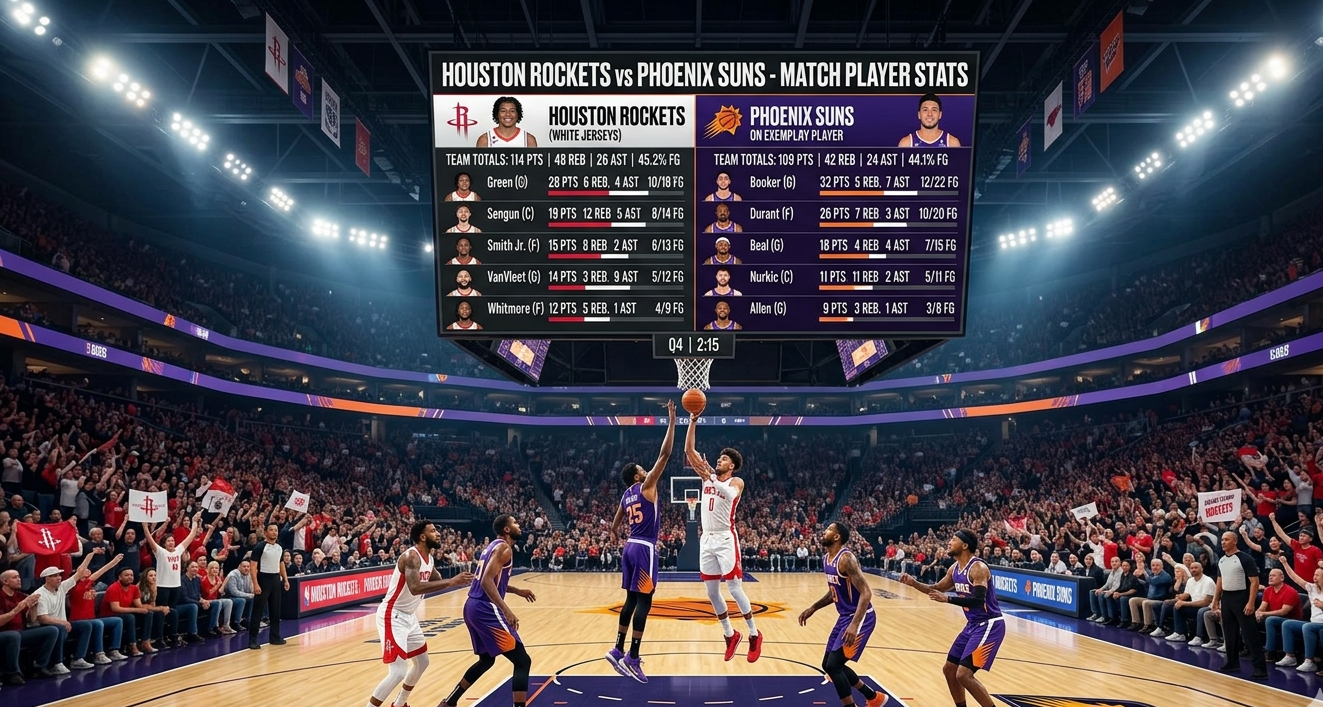Select Booker's player stats row

pos(832,183)
